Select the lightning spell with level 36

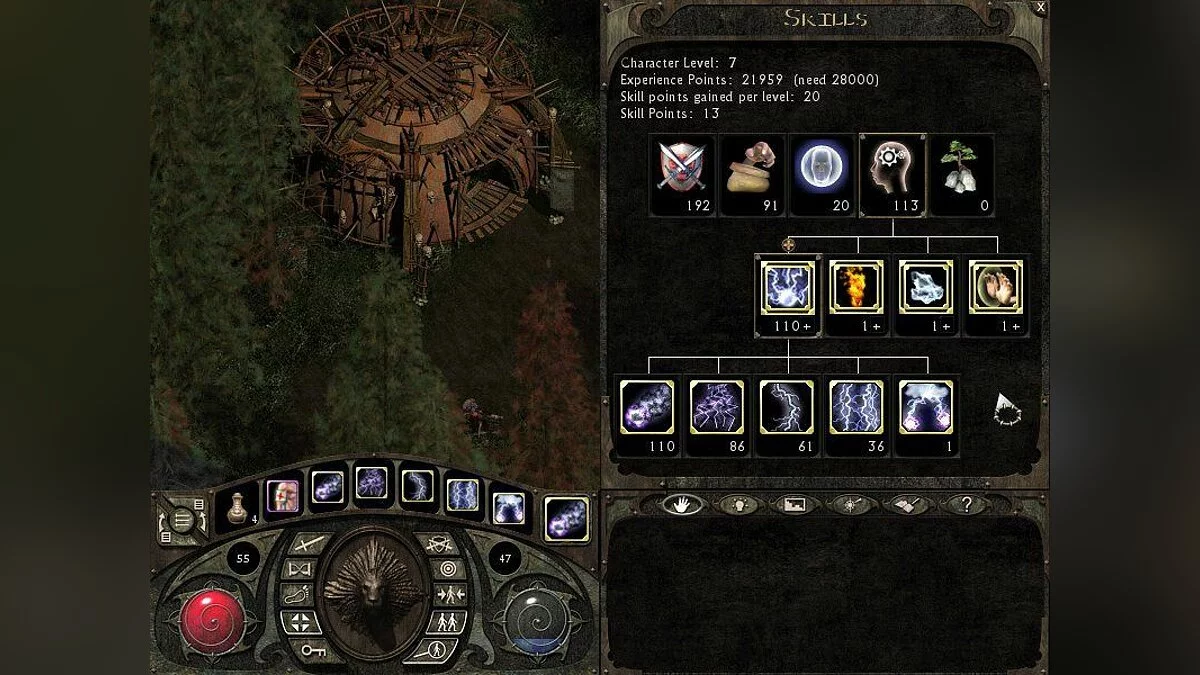coord(856,407)
